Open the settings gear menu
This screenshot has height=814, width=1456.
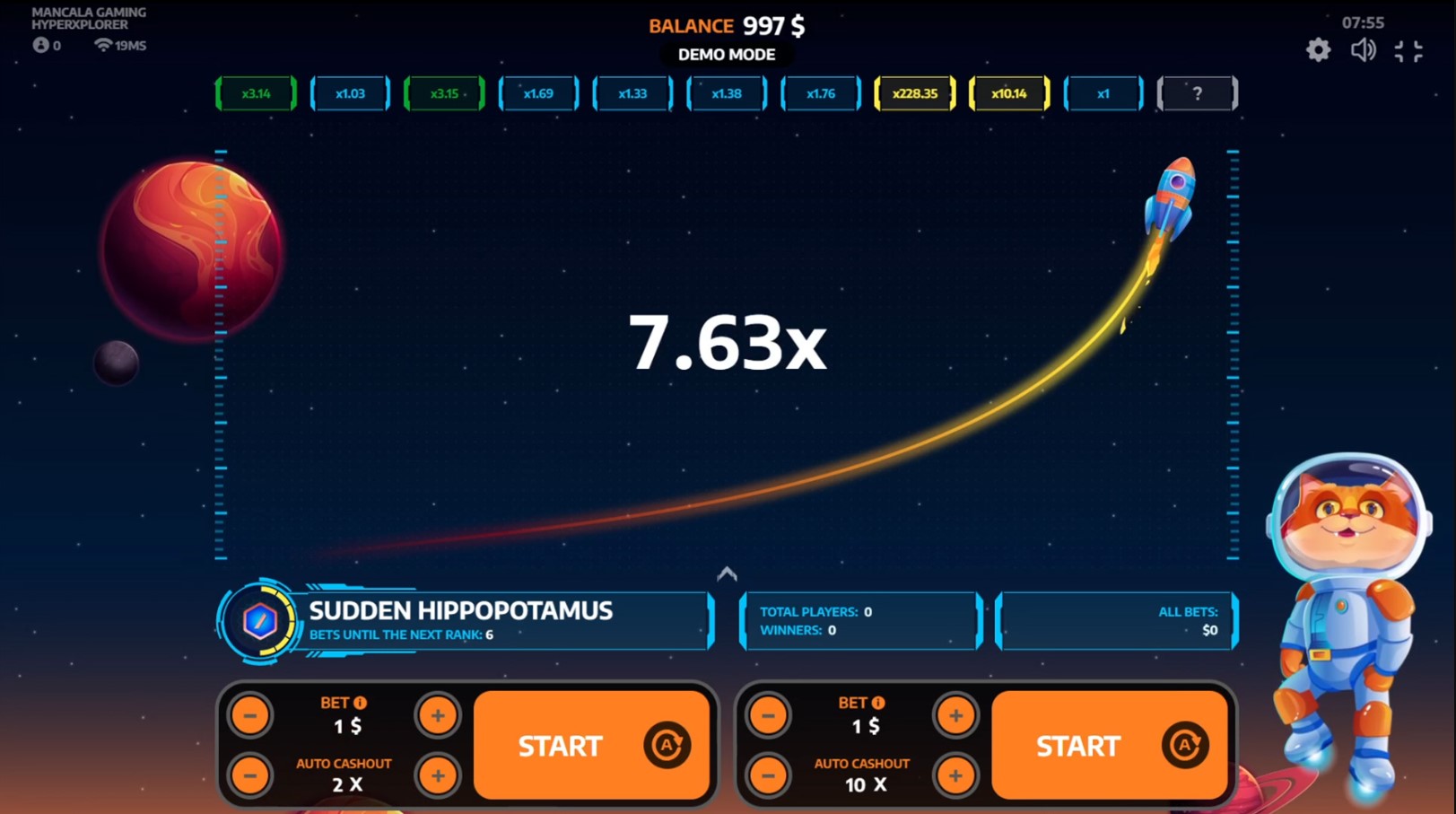[x=1318, y=50]
